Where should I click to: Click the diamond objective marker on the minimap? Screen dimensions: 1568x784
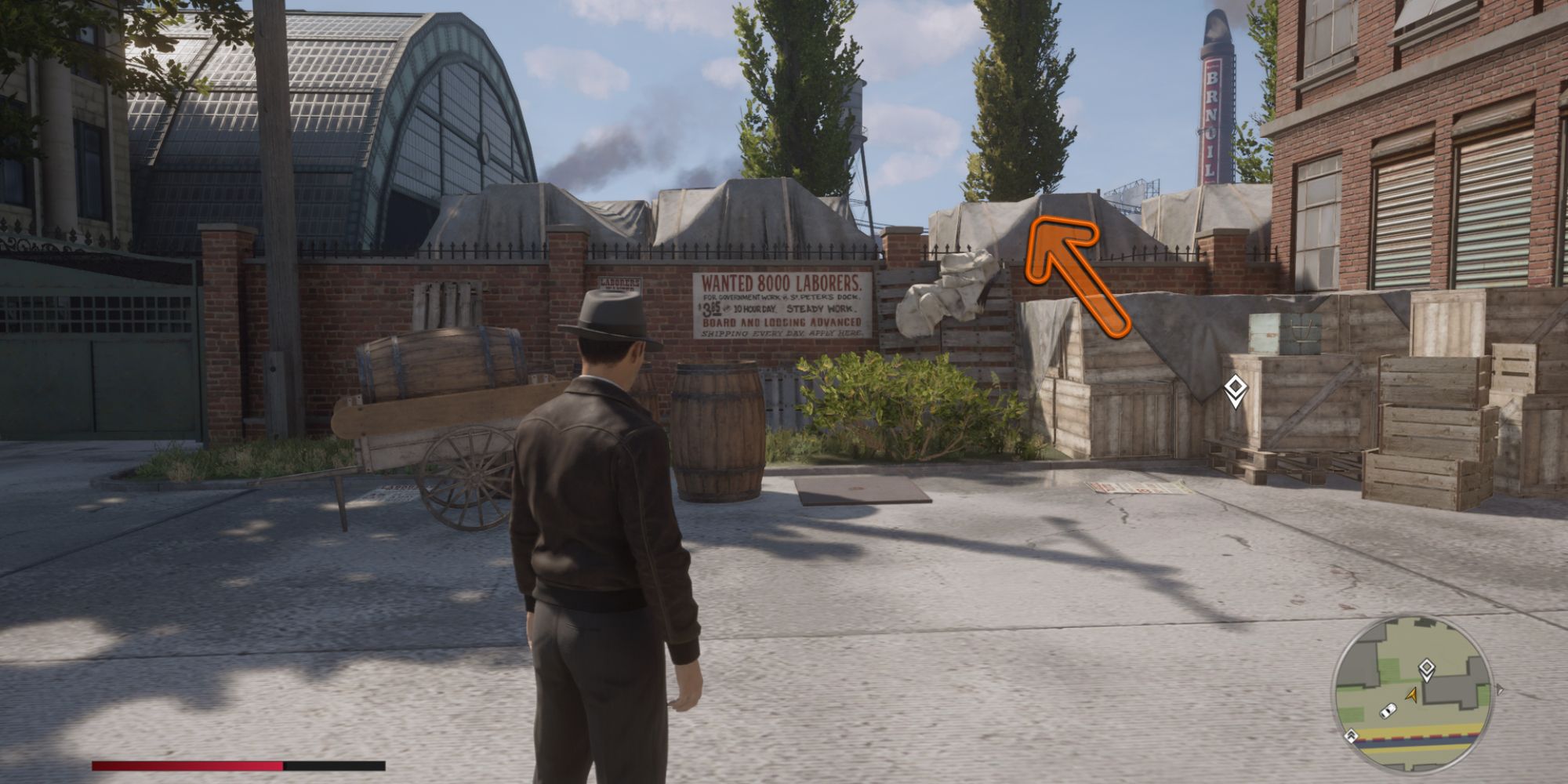tap(1427, 668)
